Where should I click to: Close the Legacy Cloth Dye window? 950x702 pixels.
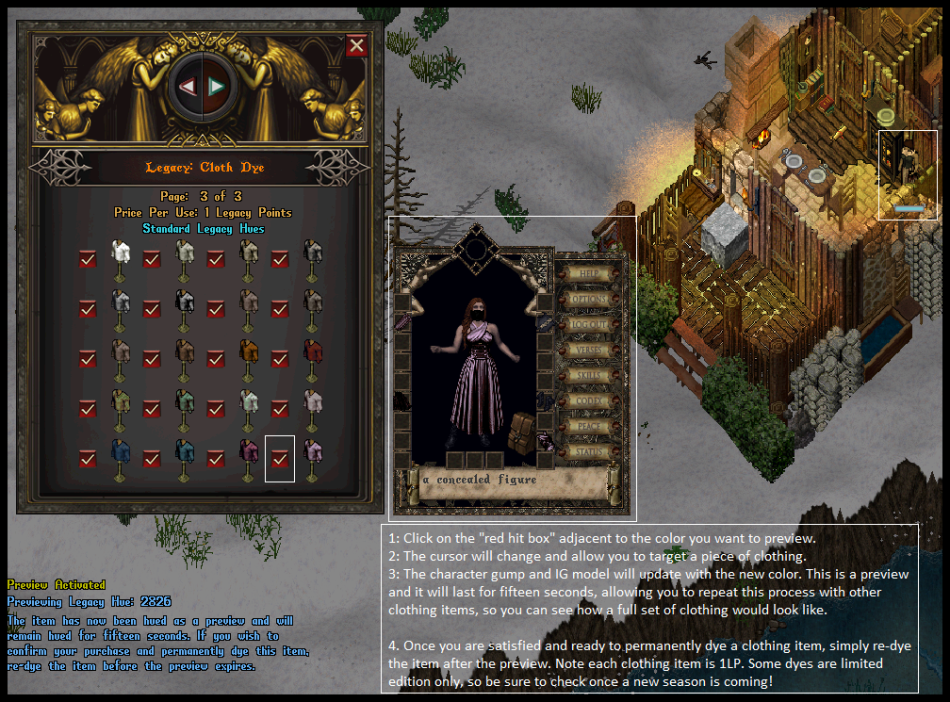(356, 46)
